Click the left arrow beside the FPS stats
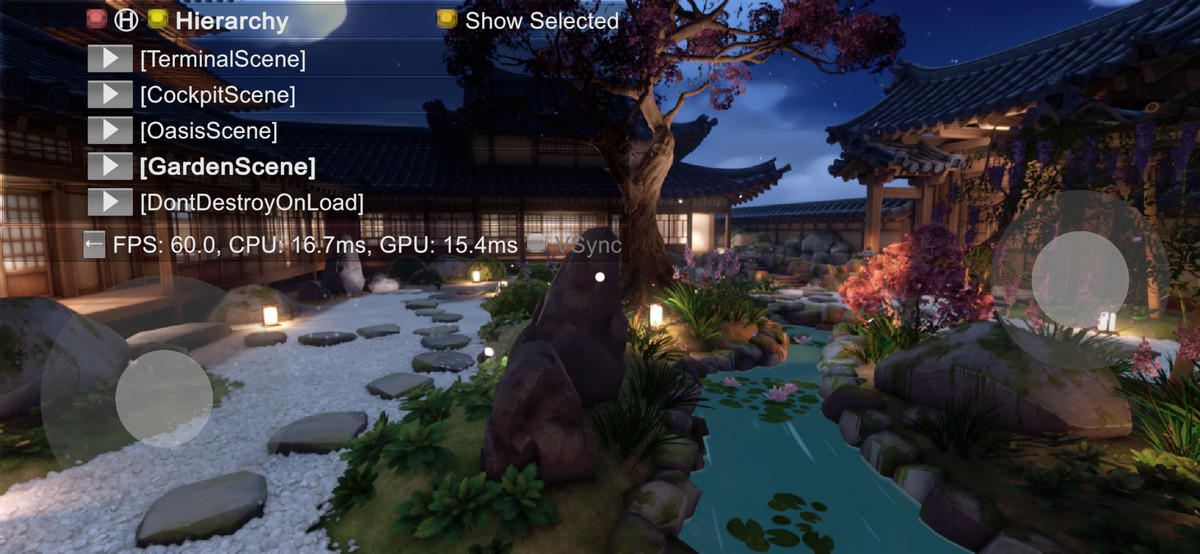The image size is (1200, 554). tap(94, 244)
